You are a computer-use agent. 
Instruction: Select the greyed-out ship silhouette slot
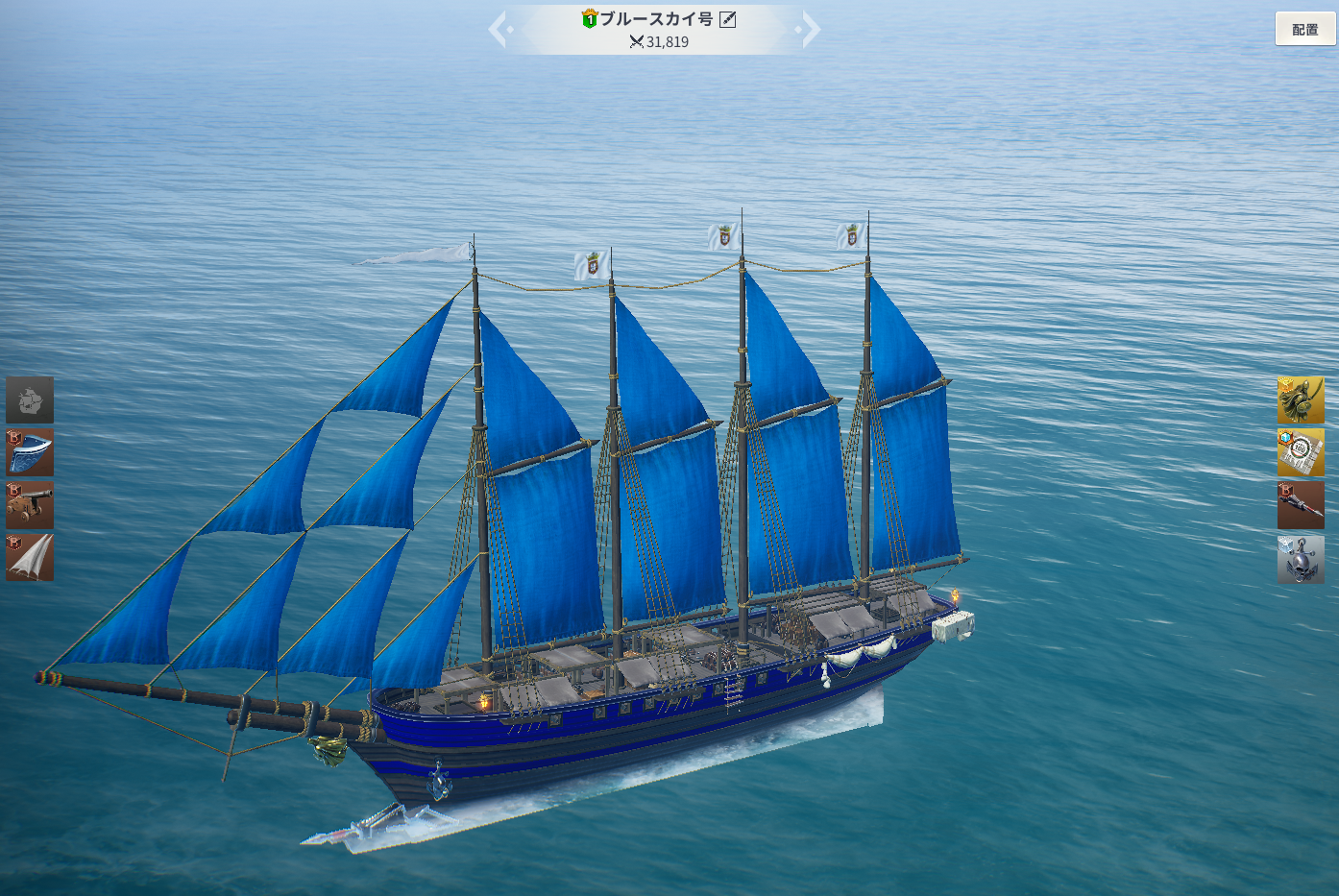[x=30, y=400]
